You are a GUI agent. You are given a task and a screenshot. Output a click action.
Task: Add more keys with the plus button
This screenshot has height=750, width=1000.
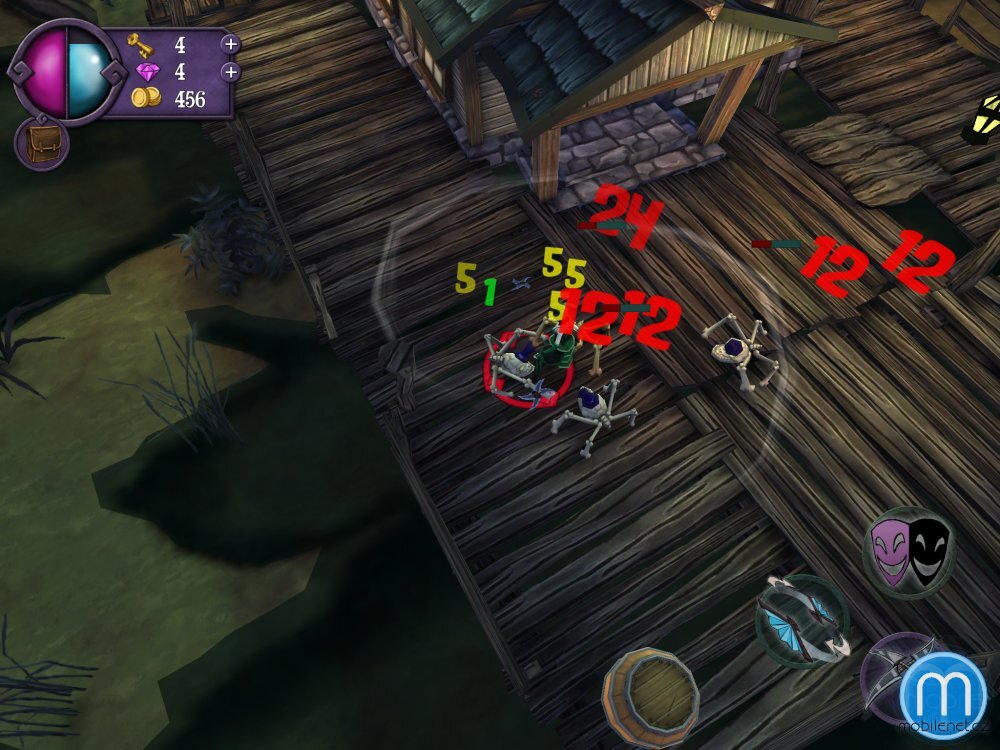(x=230, y=44)
